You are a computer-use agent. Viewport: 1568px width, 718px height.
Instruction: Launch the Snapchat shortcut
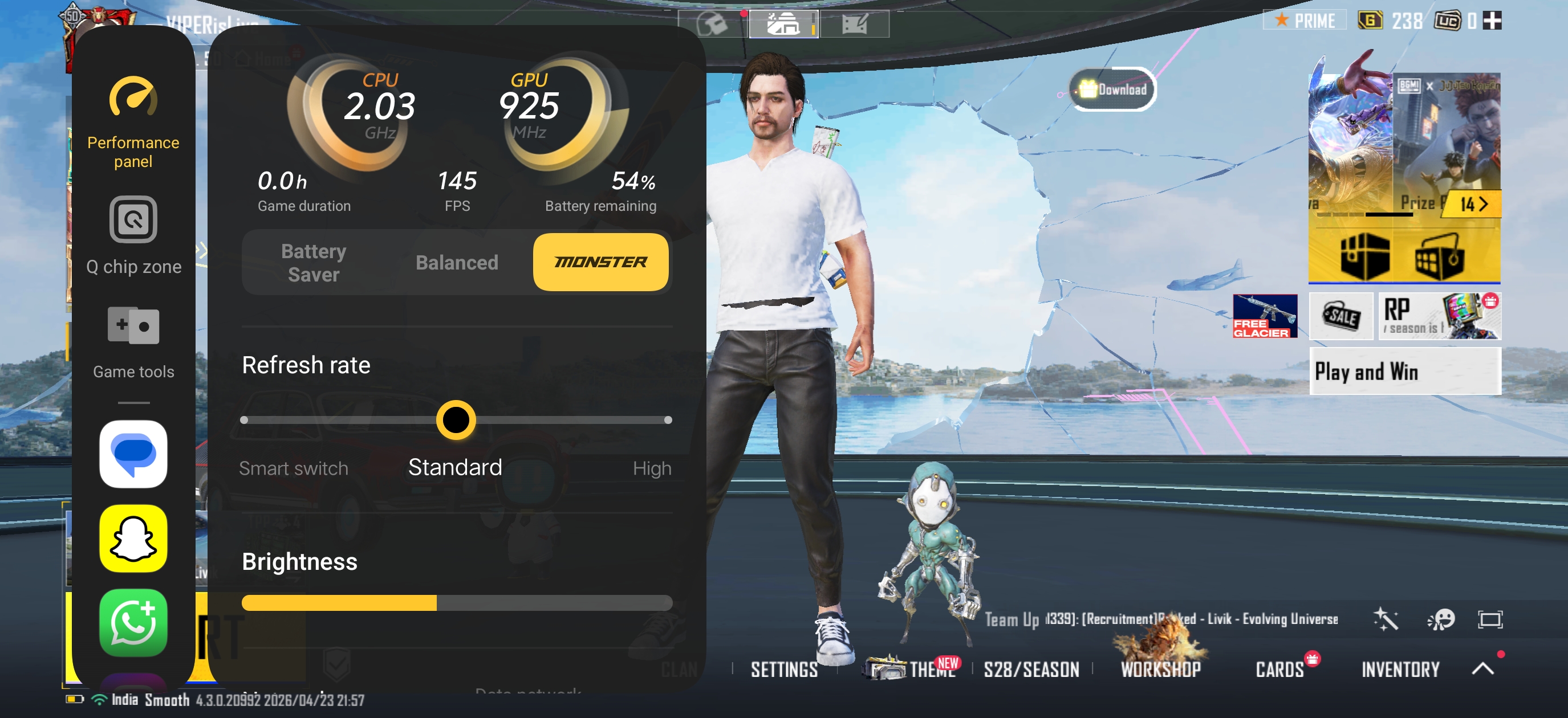click(x=133, y=538)
